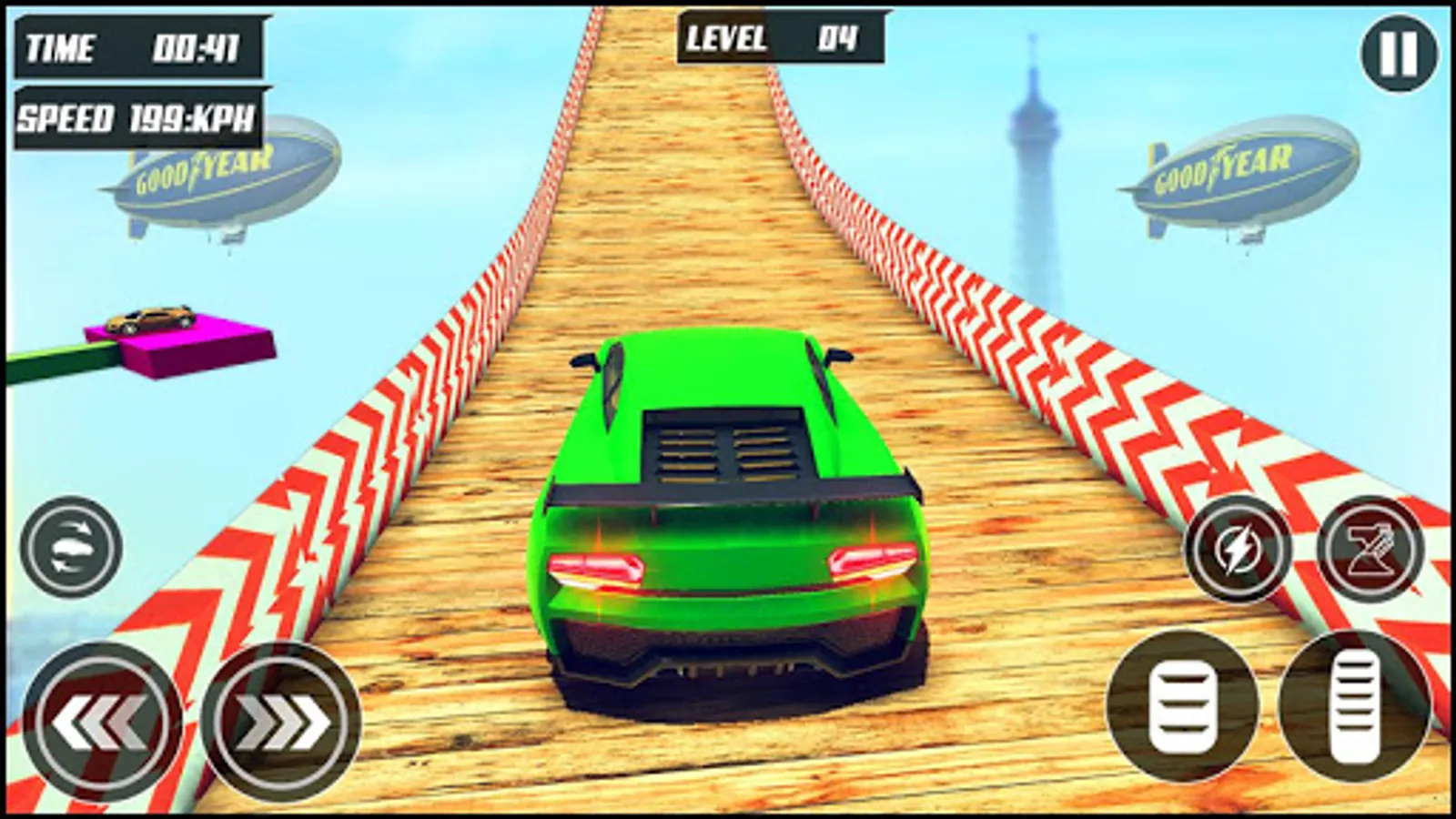The height and width of the screenshot is (819, 1456).
Task: Hit the brake pedal button
Action: (x=1182, y=707)
